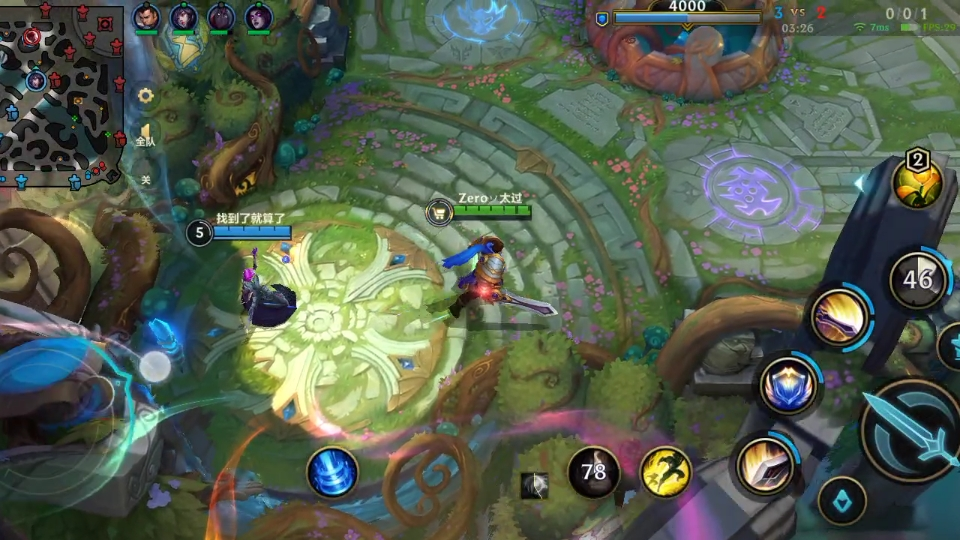Open settings with the gear icon
This screenshot has width=960, height=540.
tap(146, 96)
